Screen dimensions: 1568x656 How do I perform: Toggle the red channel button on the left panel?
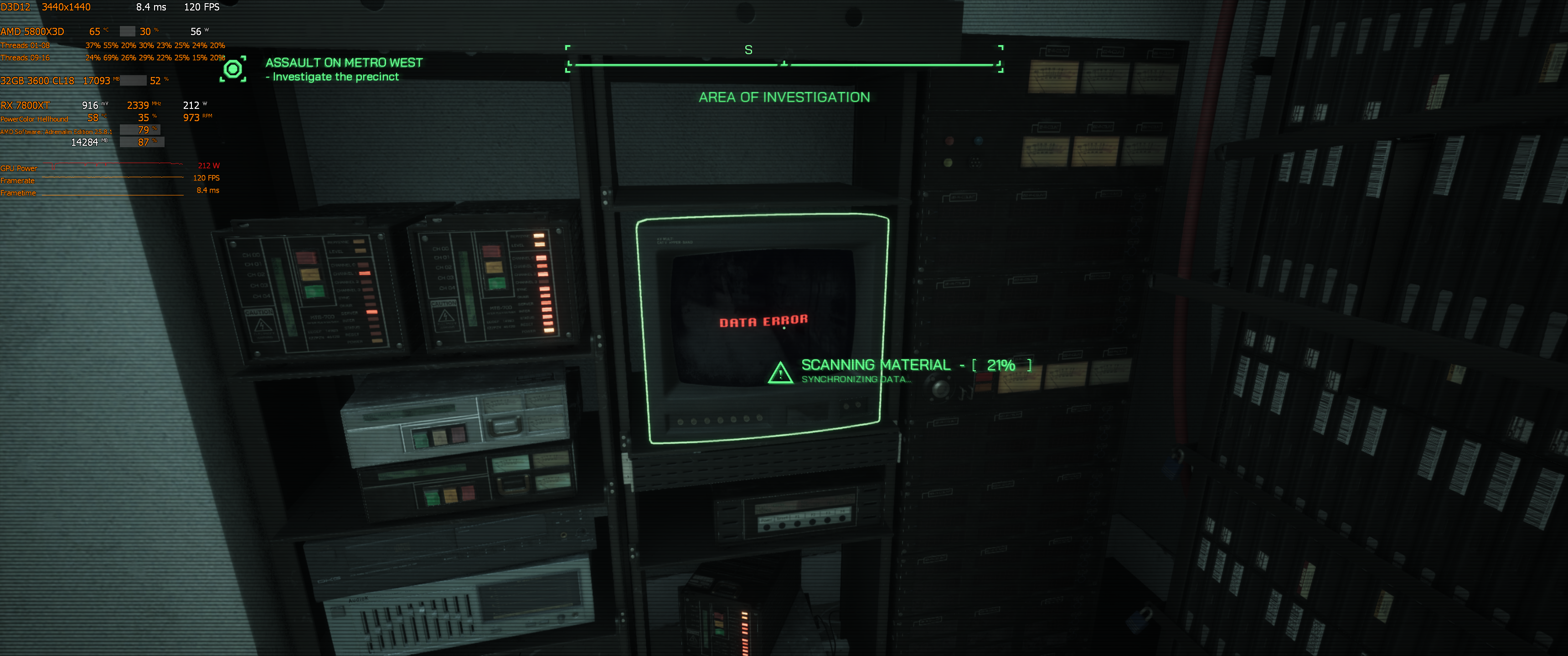point(307,257)
